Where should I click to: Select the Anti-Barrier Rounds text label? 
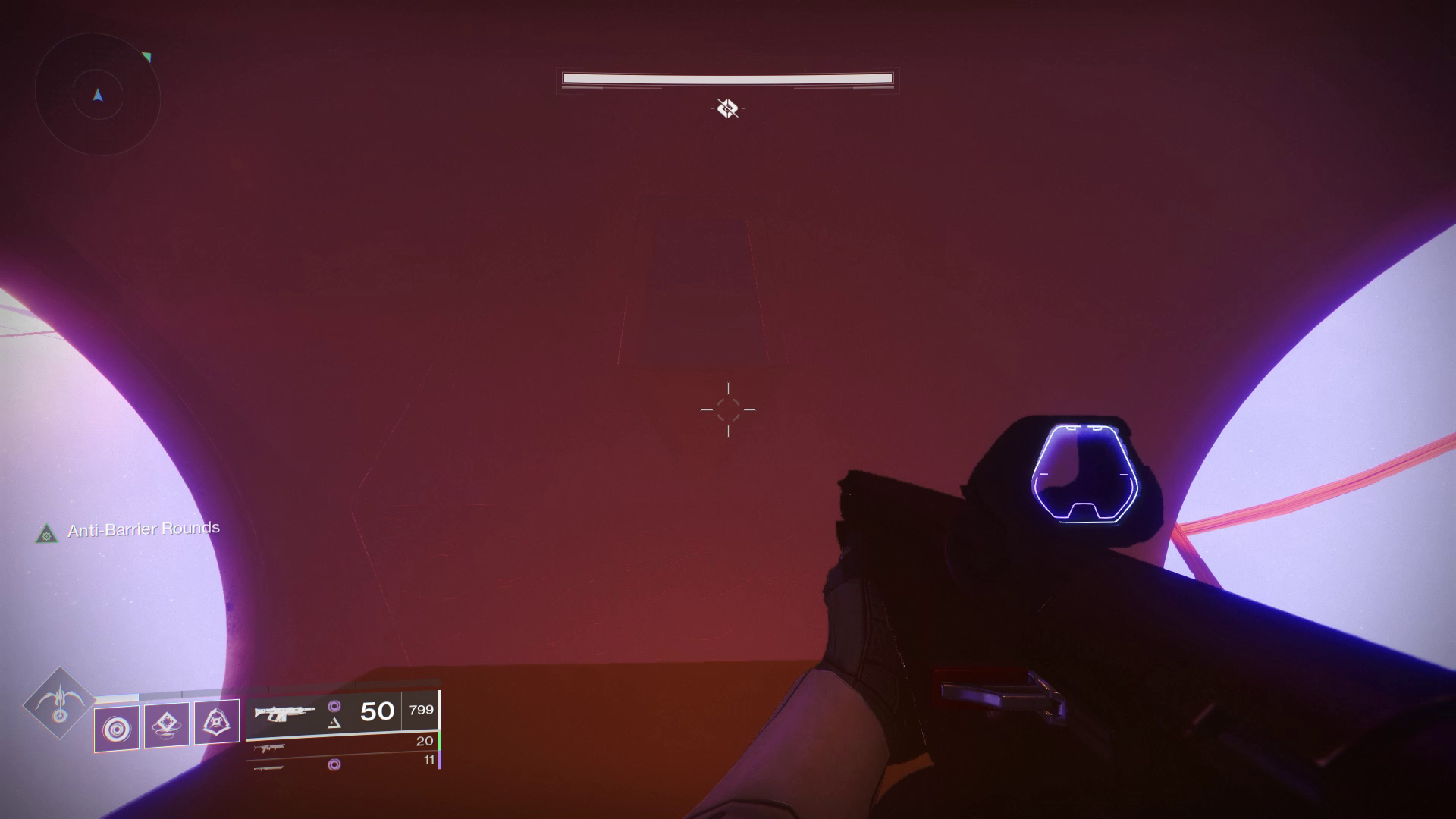tap(143, 529)
